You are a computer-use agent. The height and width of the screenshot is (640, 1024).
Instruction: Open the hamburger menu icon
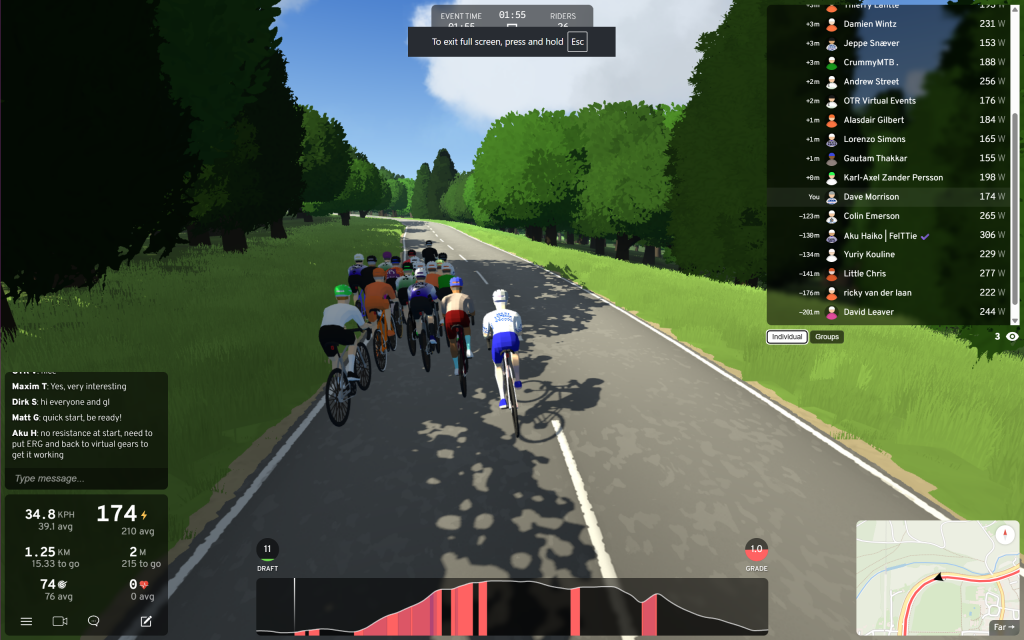[x=27, y=621]
